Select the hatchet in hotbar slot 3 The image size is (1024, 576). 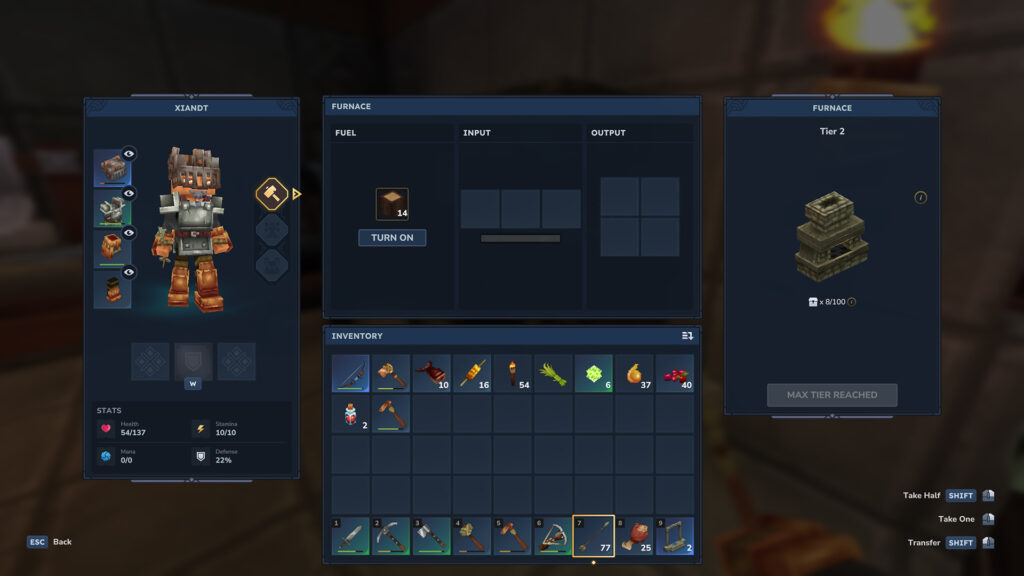(x=432, y=536)
